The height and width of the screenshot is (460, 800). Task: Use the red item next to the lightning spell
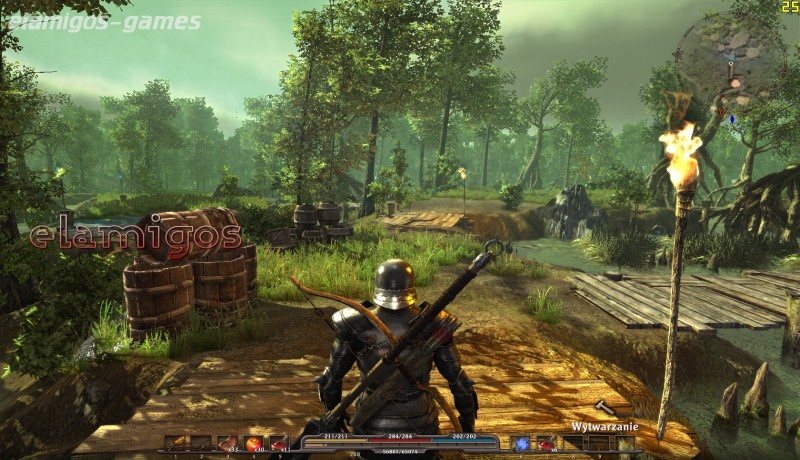coord(546,443)
